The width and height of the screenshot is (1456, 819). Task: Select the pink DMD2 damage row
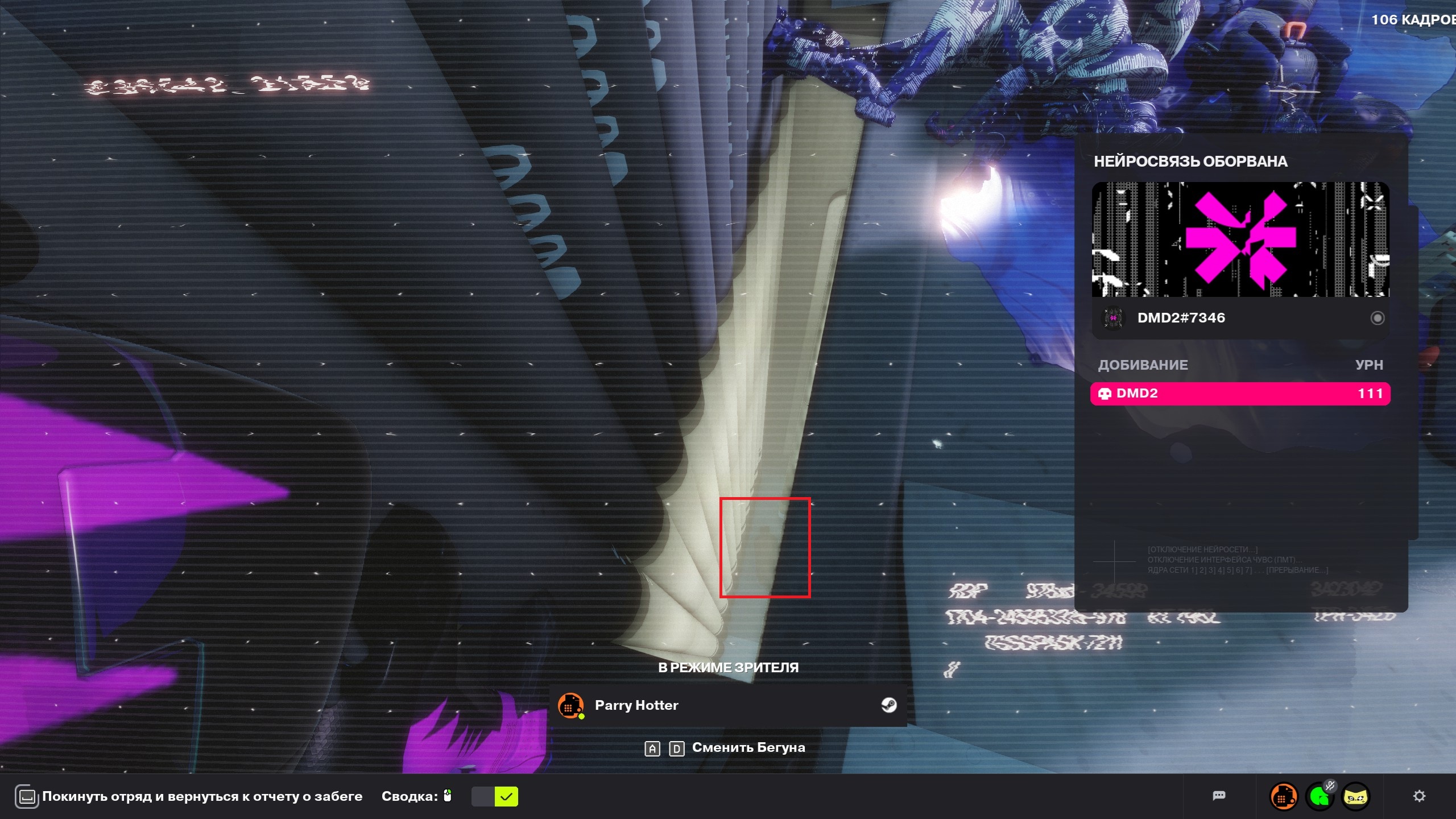point(1240,394)
